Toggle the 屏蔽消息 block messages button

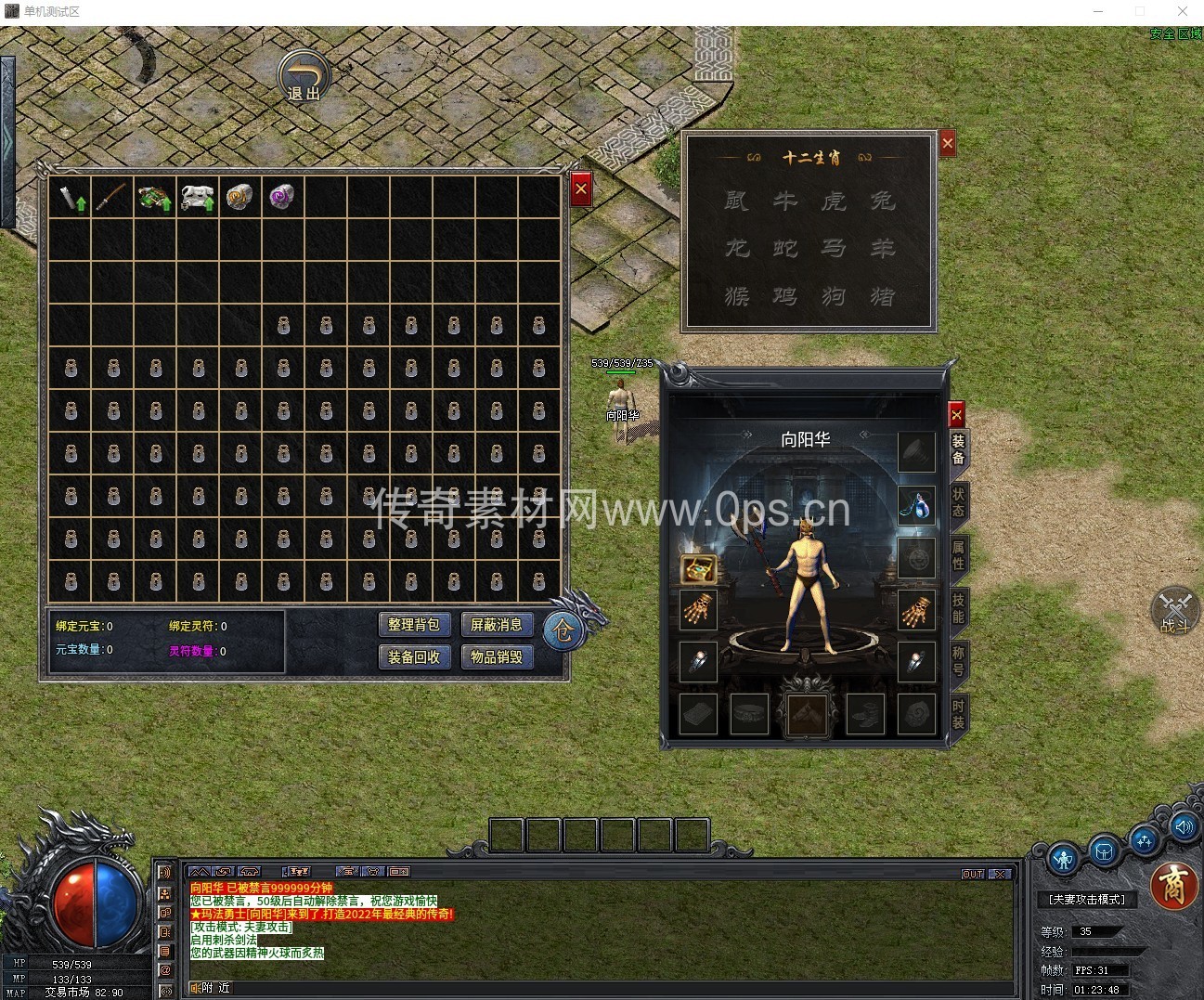pos(497,625)
